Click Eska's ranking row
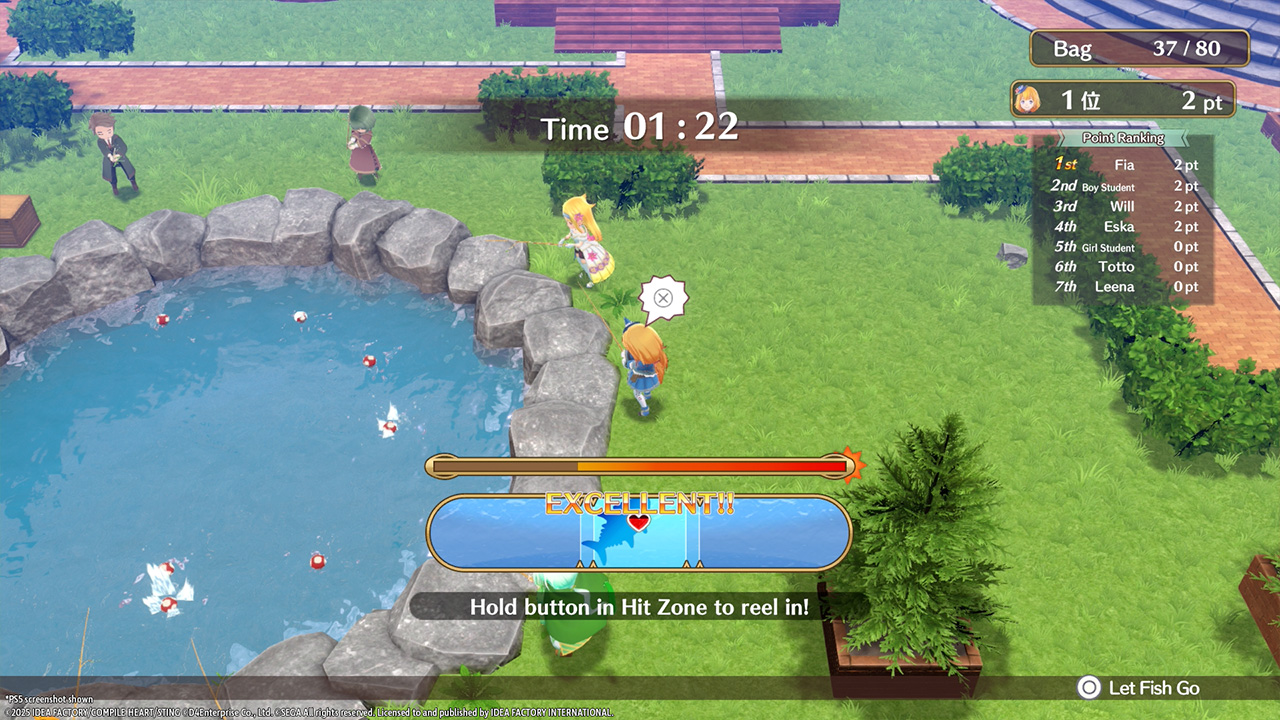The image size is (1280, 720). pyautogui.click(x=1124, y=227)
